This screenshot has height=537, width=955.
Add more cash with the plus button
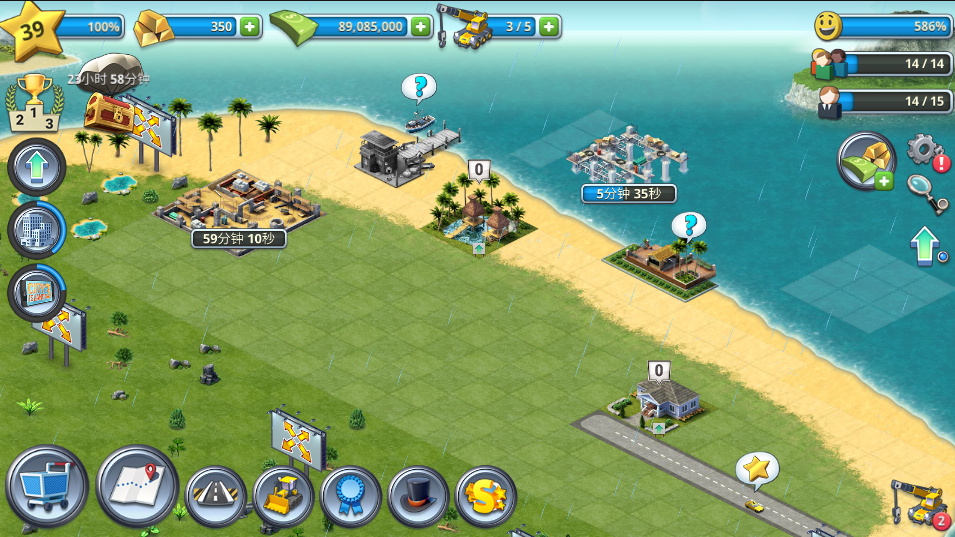pyautogui.click(x=421, y=26)
